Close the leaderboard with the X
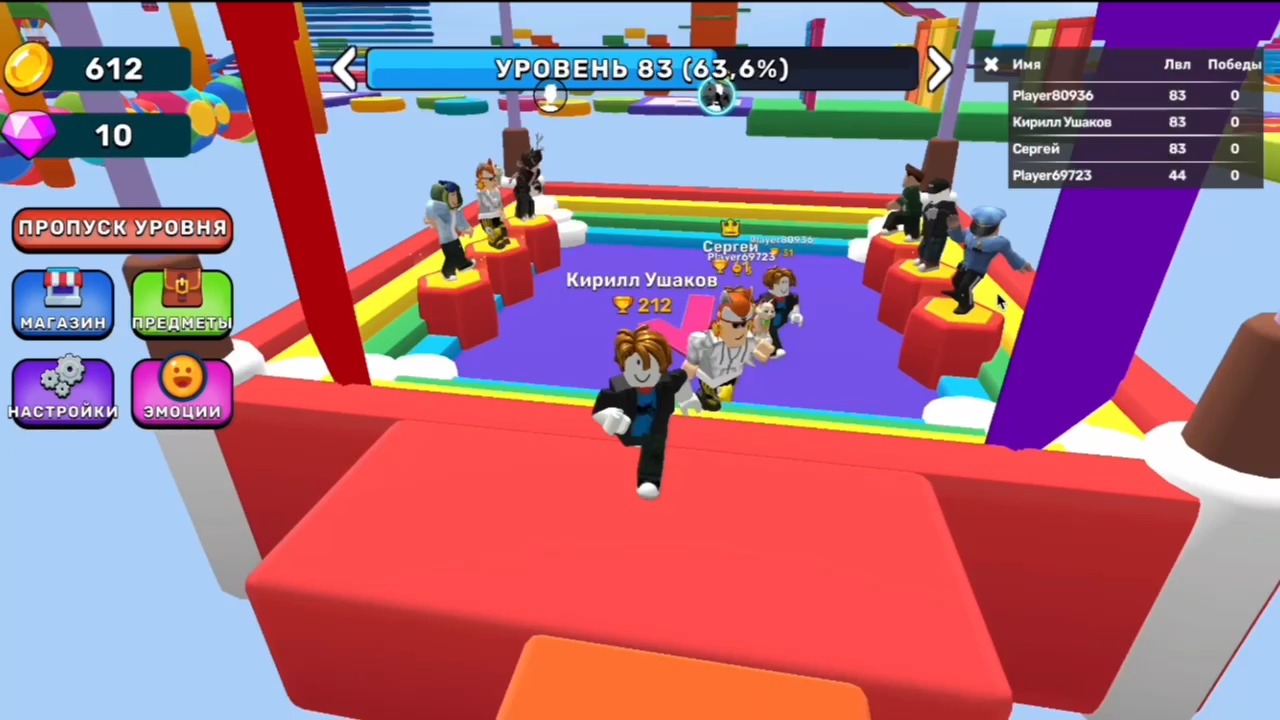1280x720 pixels. pos(990,65)
